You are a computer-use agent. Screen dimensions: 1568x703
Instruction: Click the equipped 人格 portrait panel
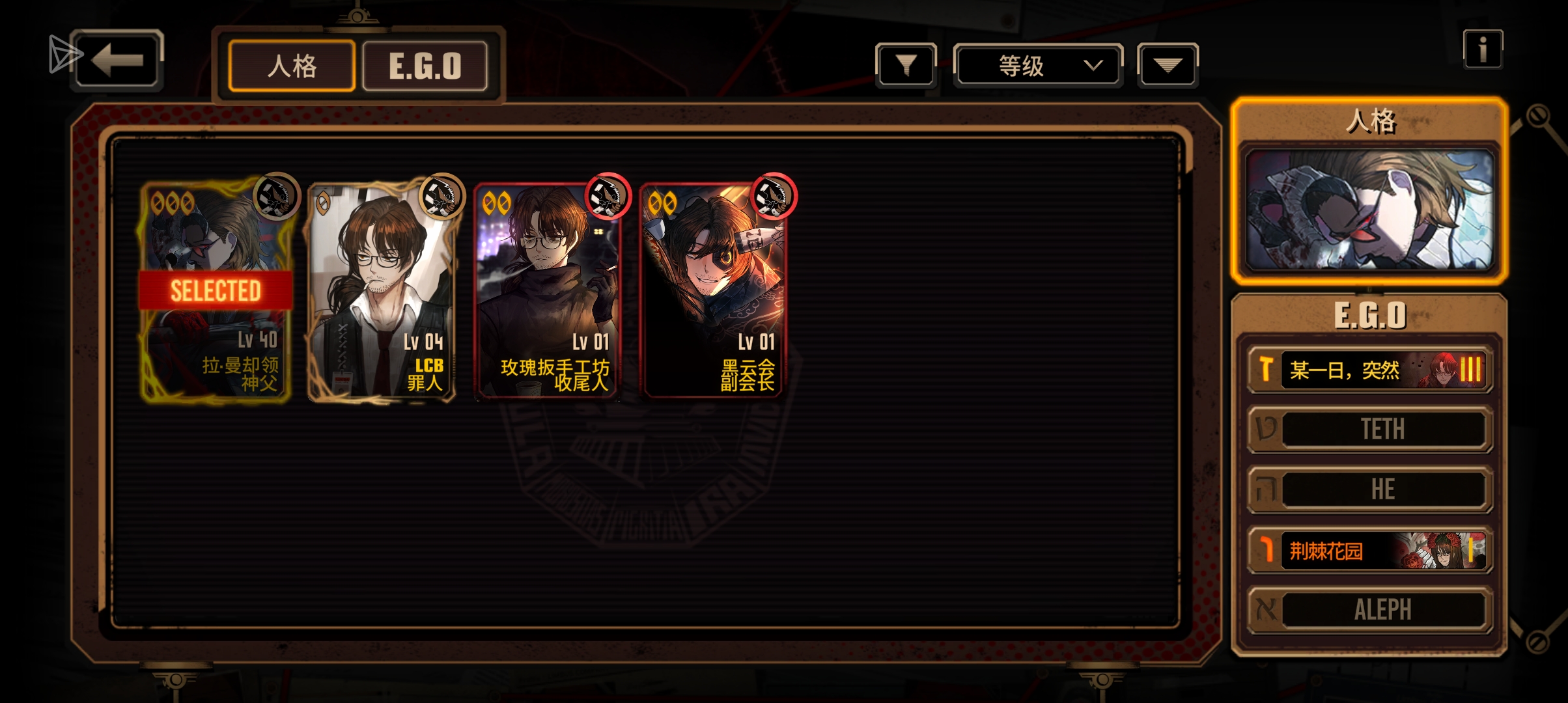1369,208
